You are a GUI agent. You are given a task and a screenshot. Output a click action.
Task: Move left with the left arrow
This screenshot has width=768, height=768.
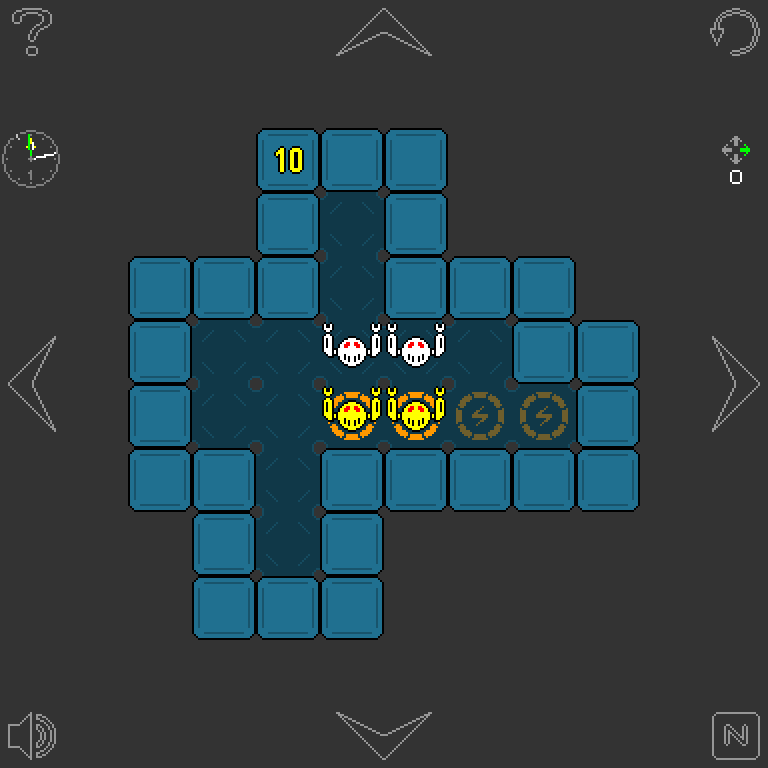(x=32, y=384)
